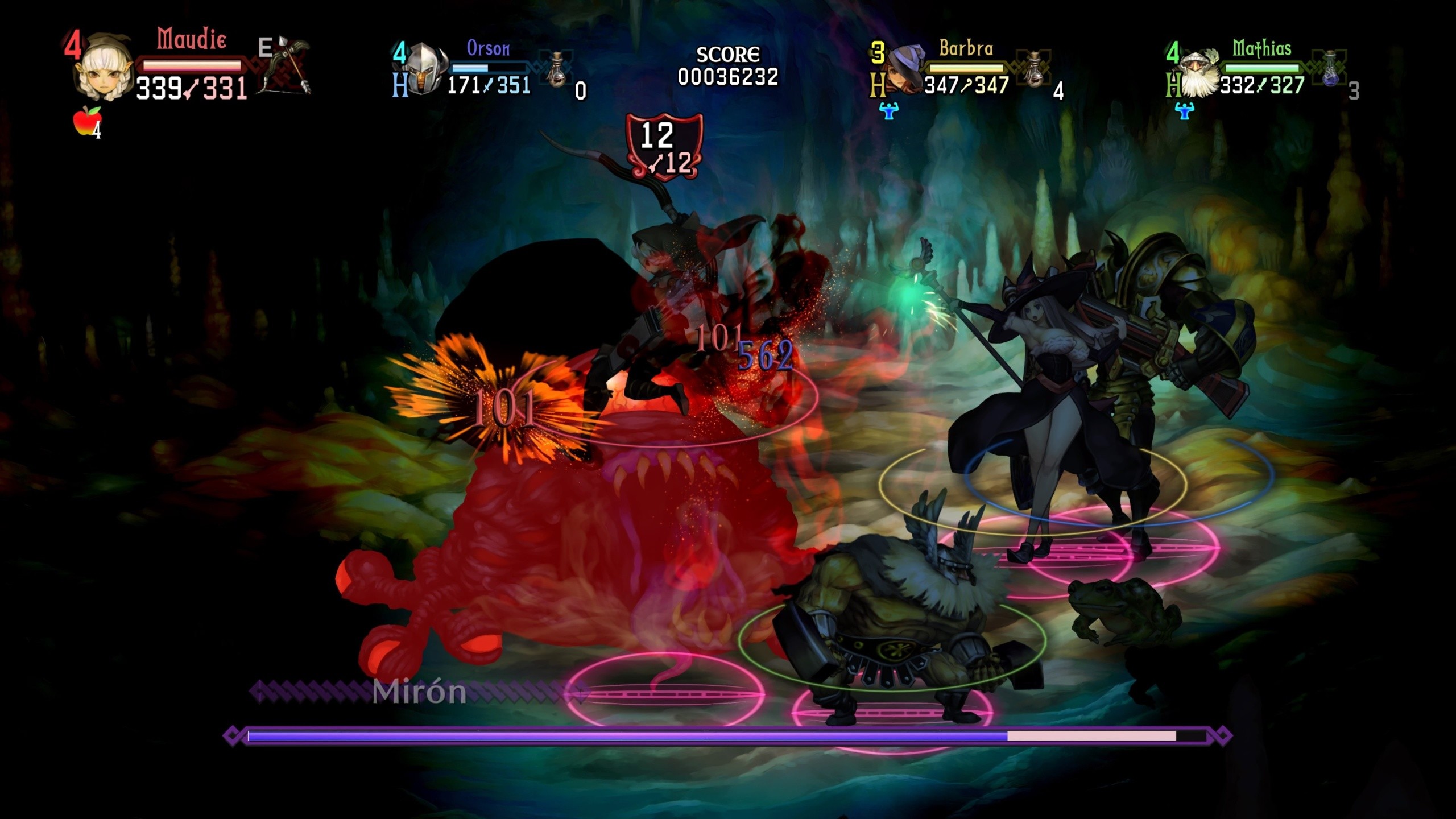Click the SCORE header label

click(729, 54)
